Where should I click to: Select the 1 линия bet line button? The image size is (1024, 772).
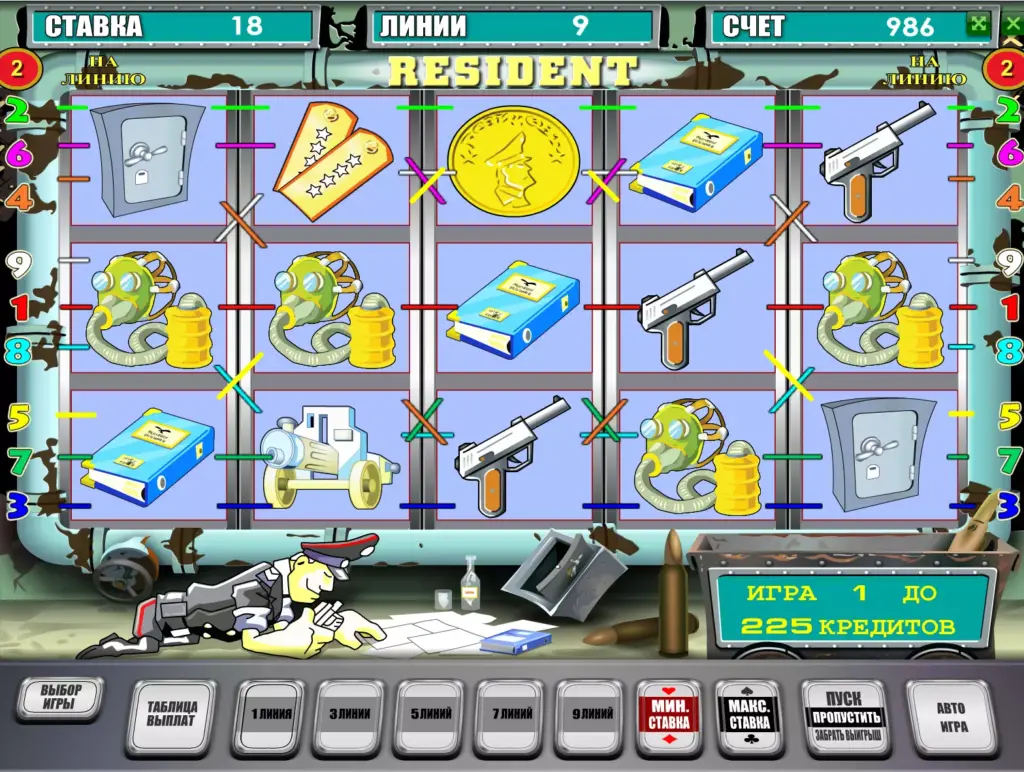click(269, 715)
